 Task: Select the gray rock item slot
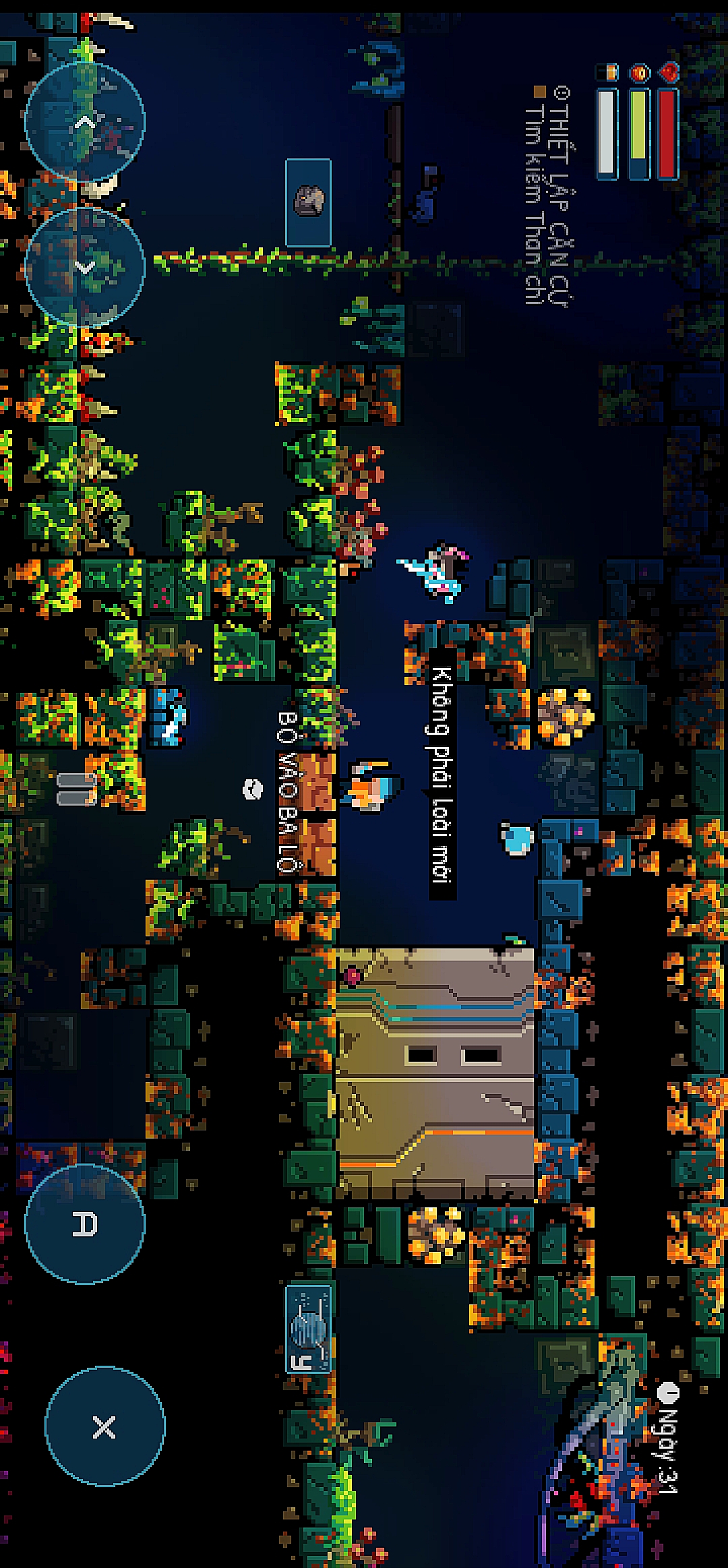[309, 202]
